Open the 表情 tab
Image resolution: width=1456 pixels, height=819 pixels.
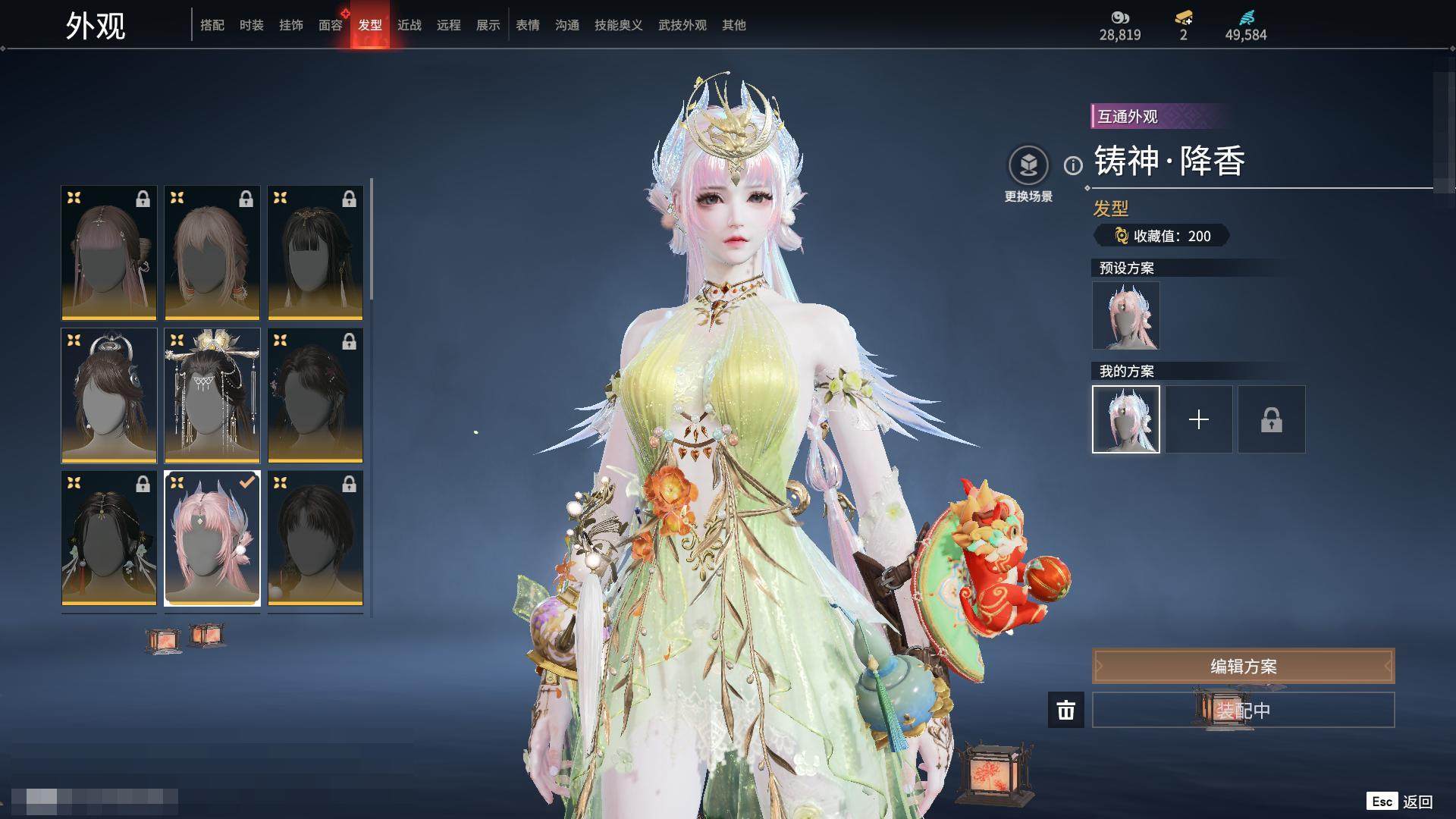pyautogui.click(x=528, y=25)
